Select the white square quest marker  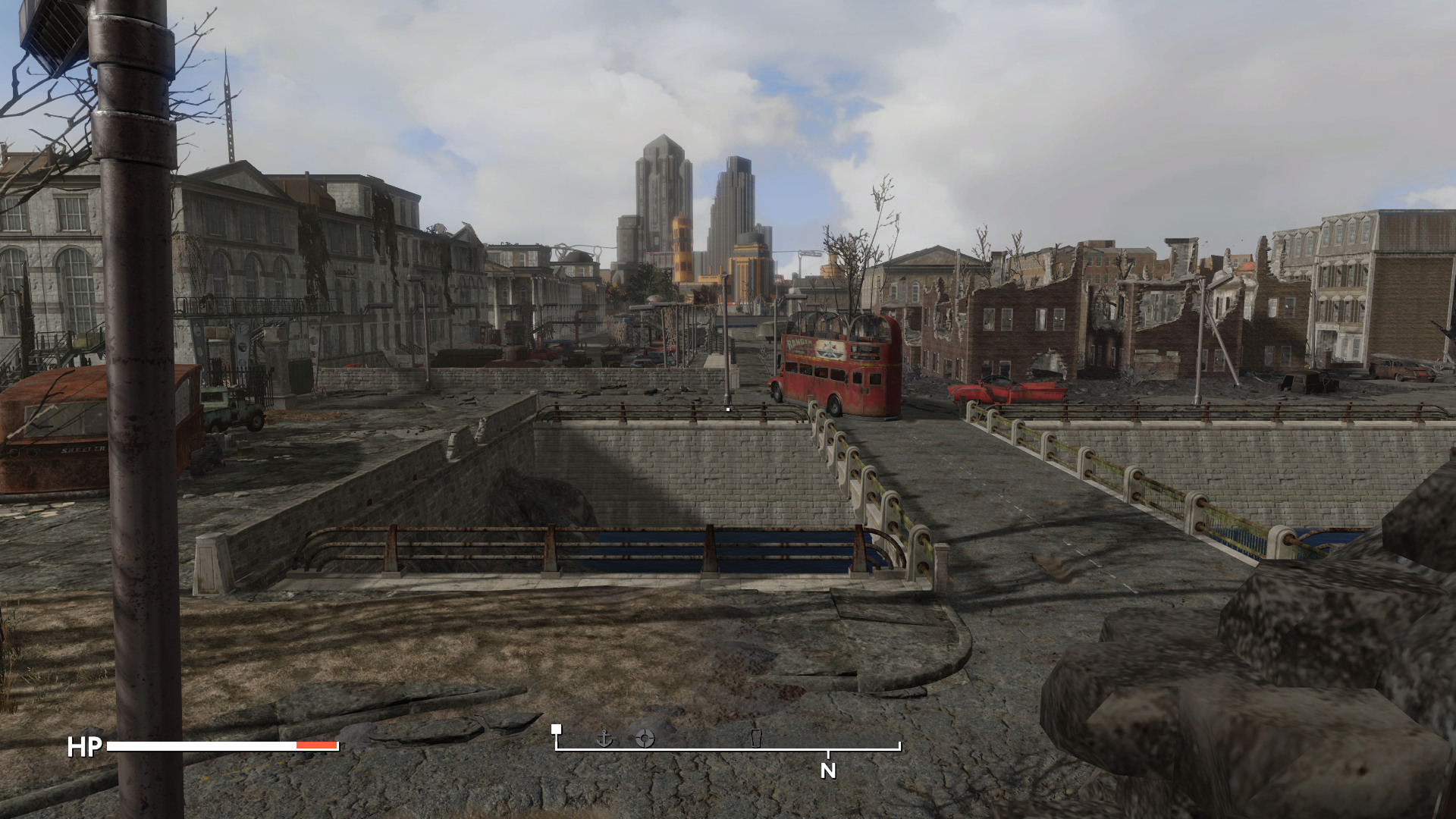point(557,729)
